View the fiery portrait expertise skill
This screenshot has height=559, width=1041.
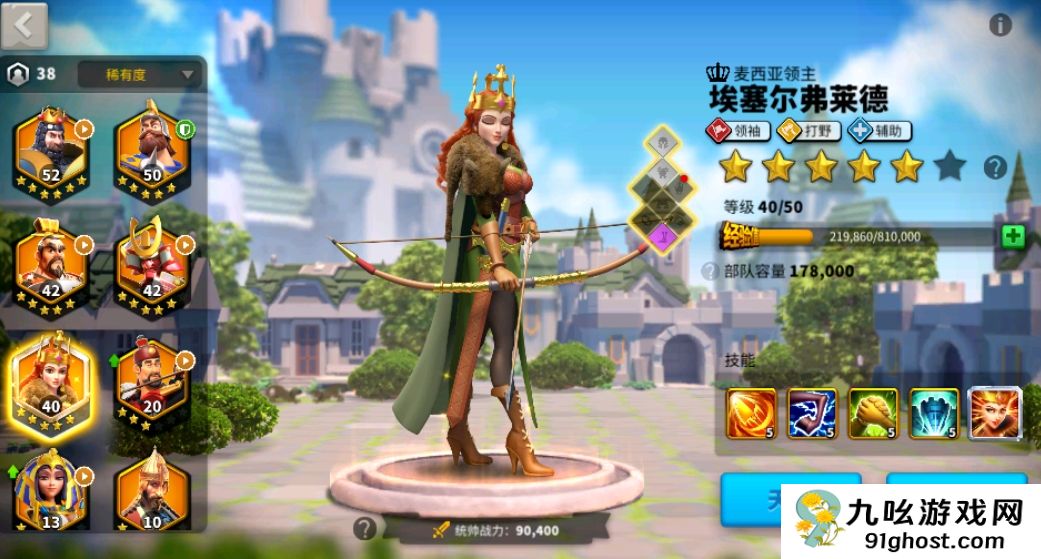click(x=995, y=412)
